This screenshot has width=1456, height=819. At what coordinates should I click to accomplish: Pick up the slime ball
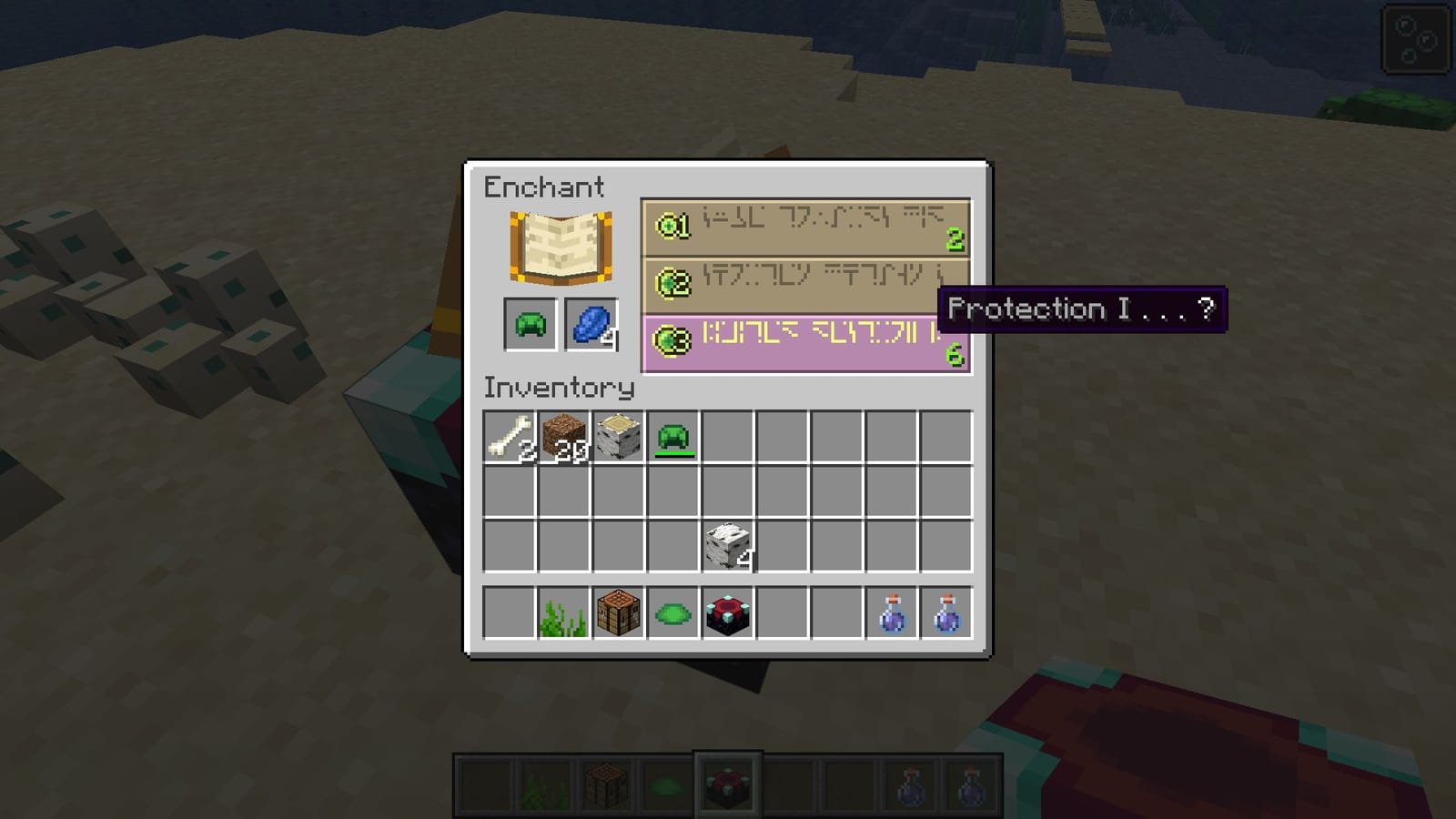672,613
